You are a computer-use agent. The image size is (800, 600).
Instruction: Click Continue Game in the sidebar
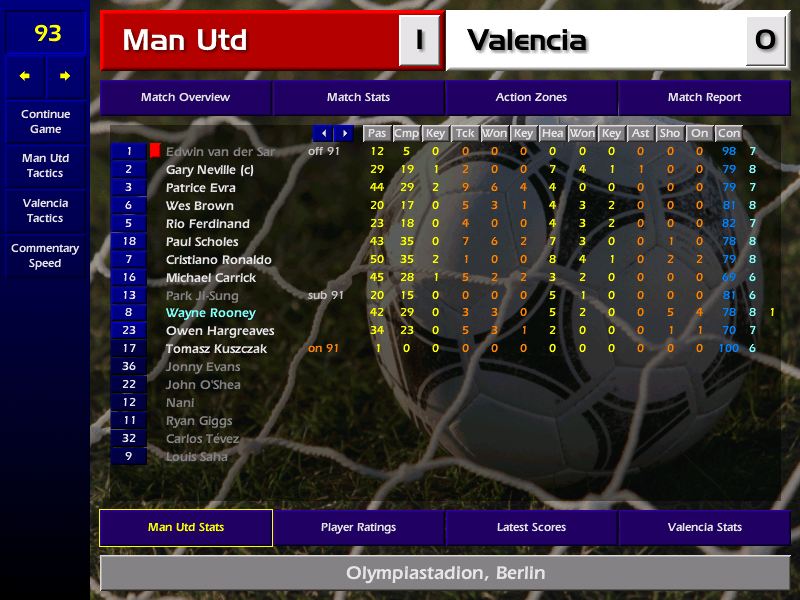click(45, 121)
